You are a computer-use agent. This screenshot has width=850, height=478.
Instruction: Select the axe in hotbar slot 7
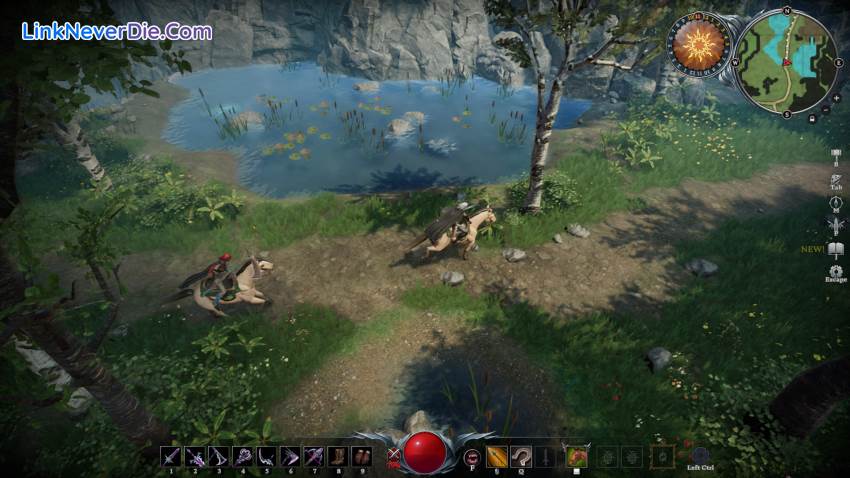313,456
